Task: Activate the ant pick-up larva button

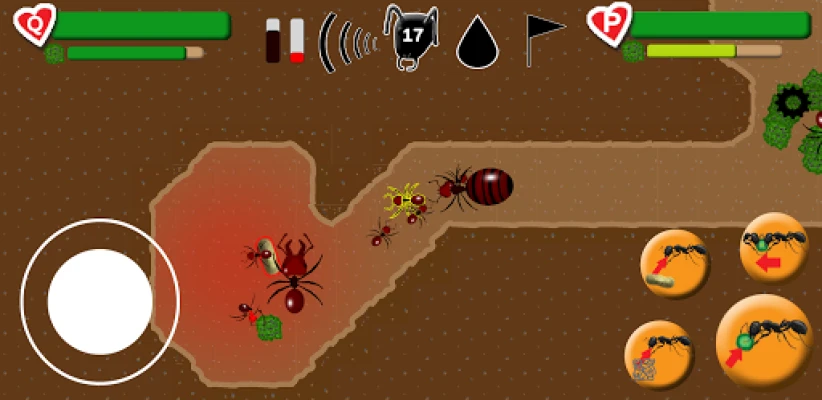Action: point(675,264)
